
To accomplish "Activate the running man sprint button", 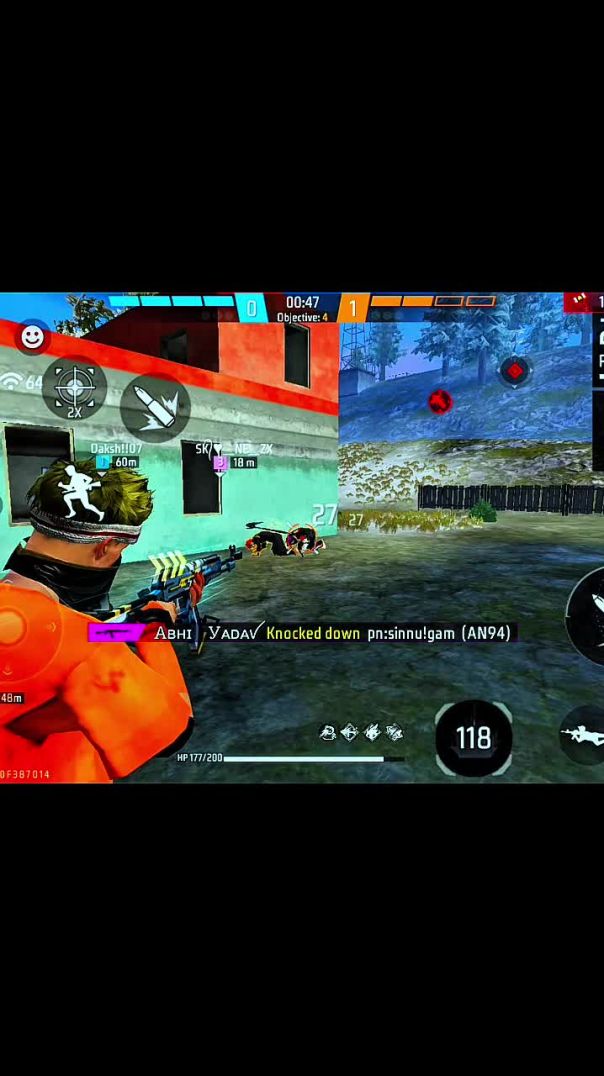I will pyautogui.click(x=79, y=495).
